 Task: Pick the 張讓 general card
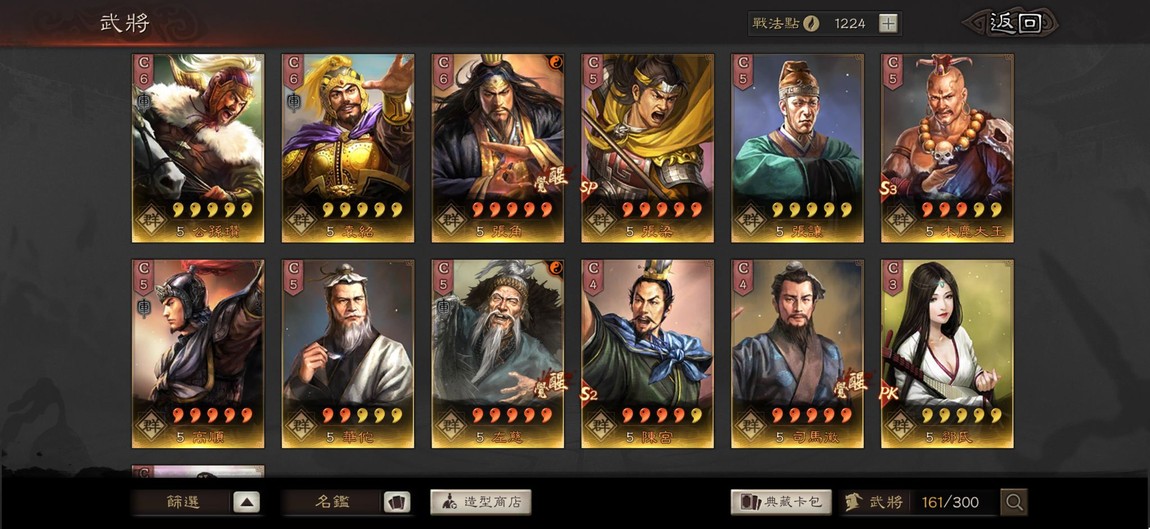(798, 147)
